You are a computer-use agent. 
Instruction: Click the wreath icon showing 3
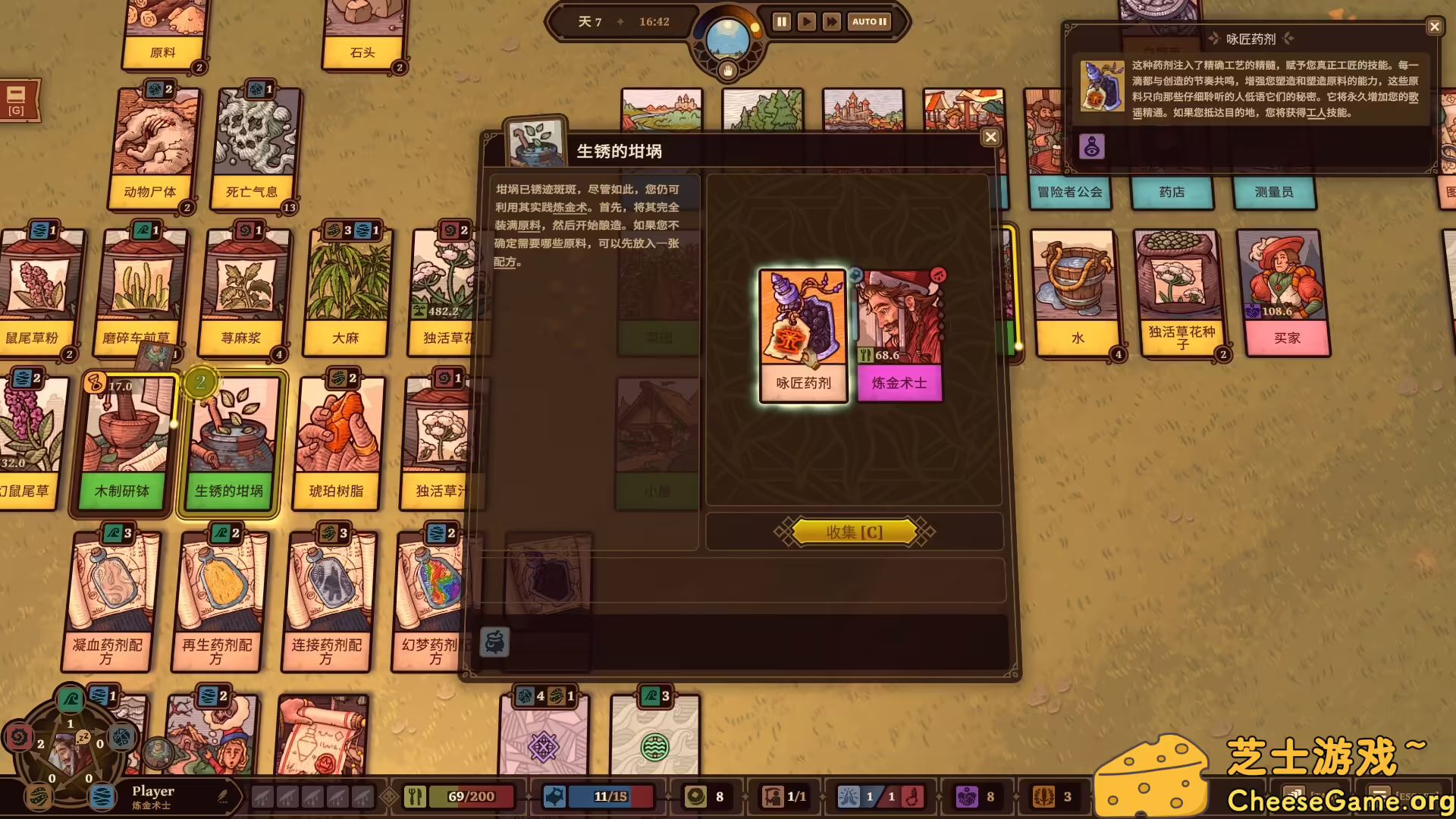[x=1045, y=796]
